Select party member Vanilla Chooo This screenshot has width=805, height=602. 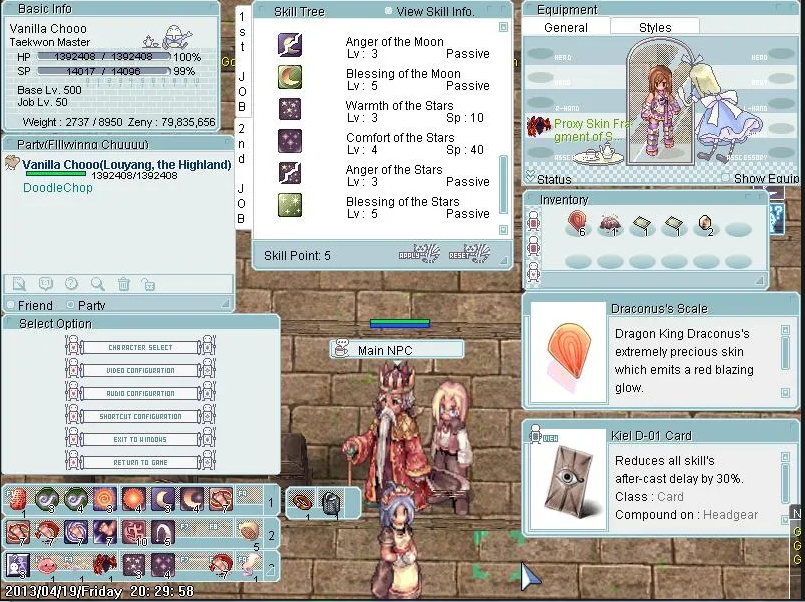click(x=126, y=164)
